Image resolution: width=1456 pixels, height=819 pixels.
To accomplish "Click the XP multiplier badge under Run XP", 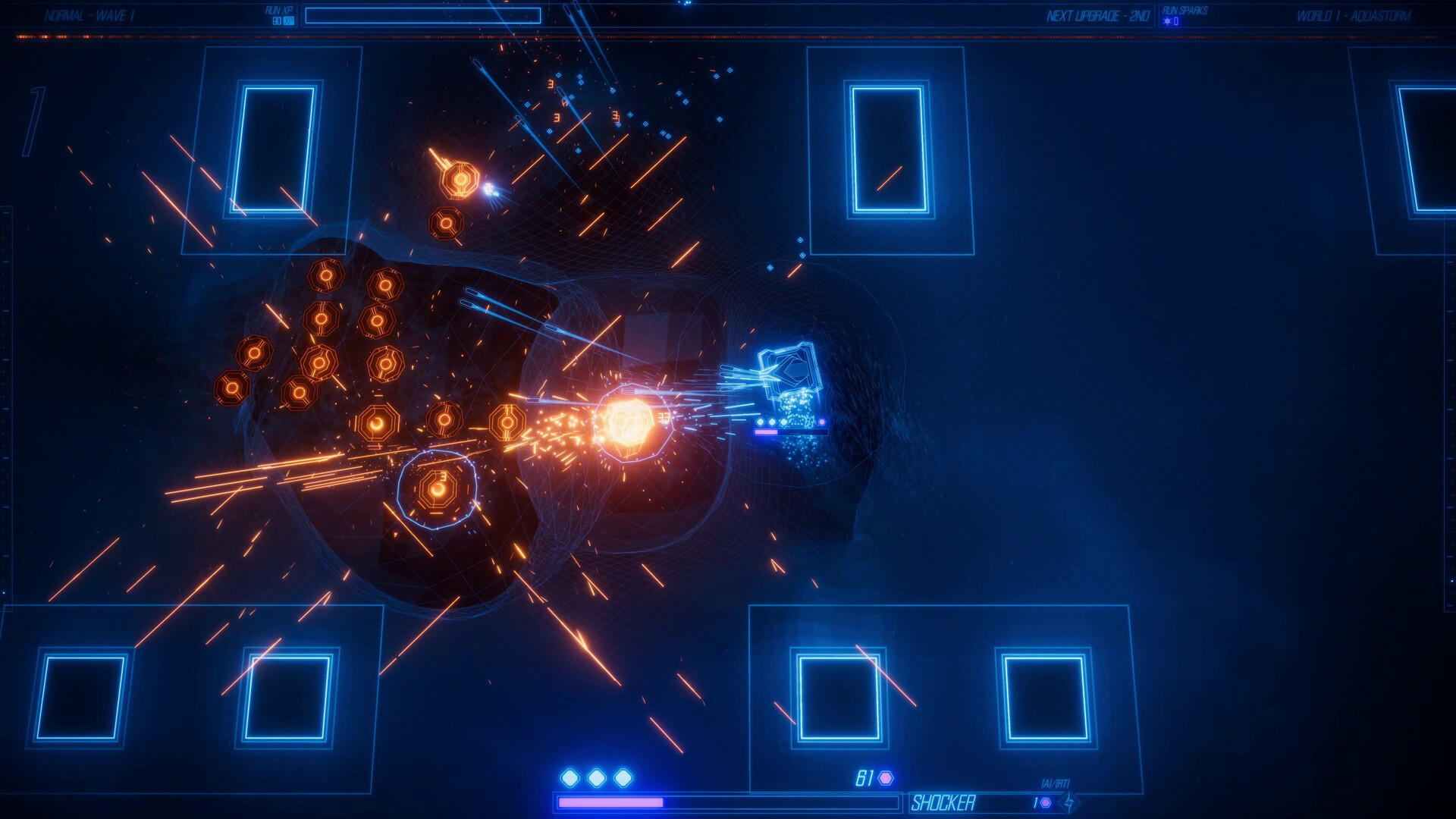I will pos(288,20).
